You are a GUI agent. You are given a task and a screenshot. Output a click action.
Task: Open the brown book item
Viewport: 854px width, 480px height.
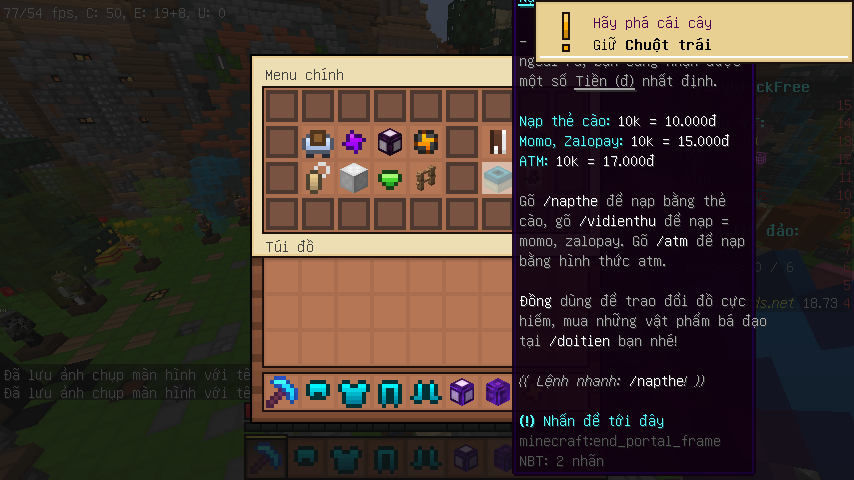pos(498,142)
